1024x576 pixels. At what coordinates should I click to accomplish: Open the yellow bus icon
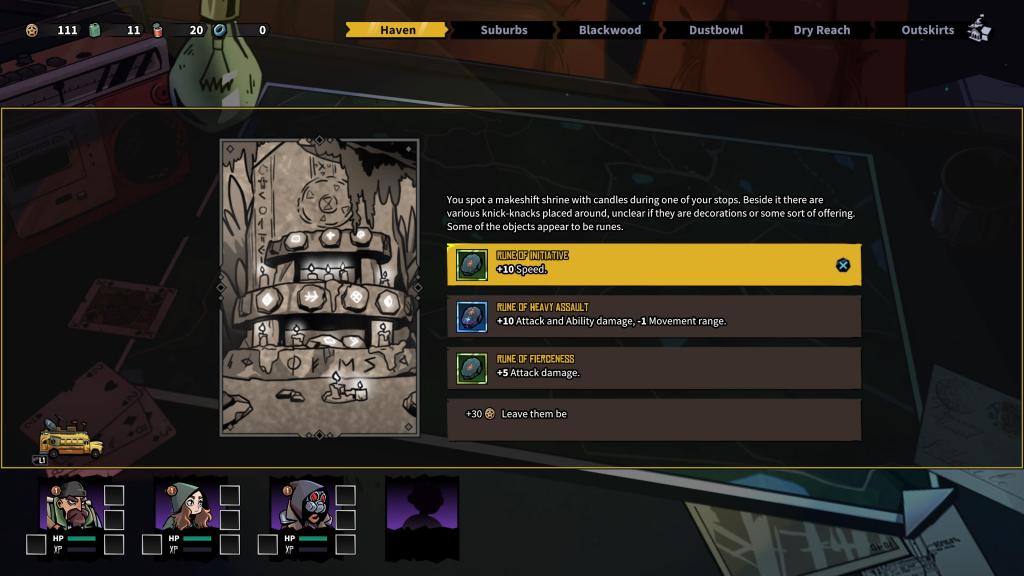point(69,440)
